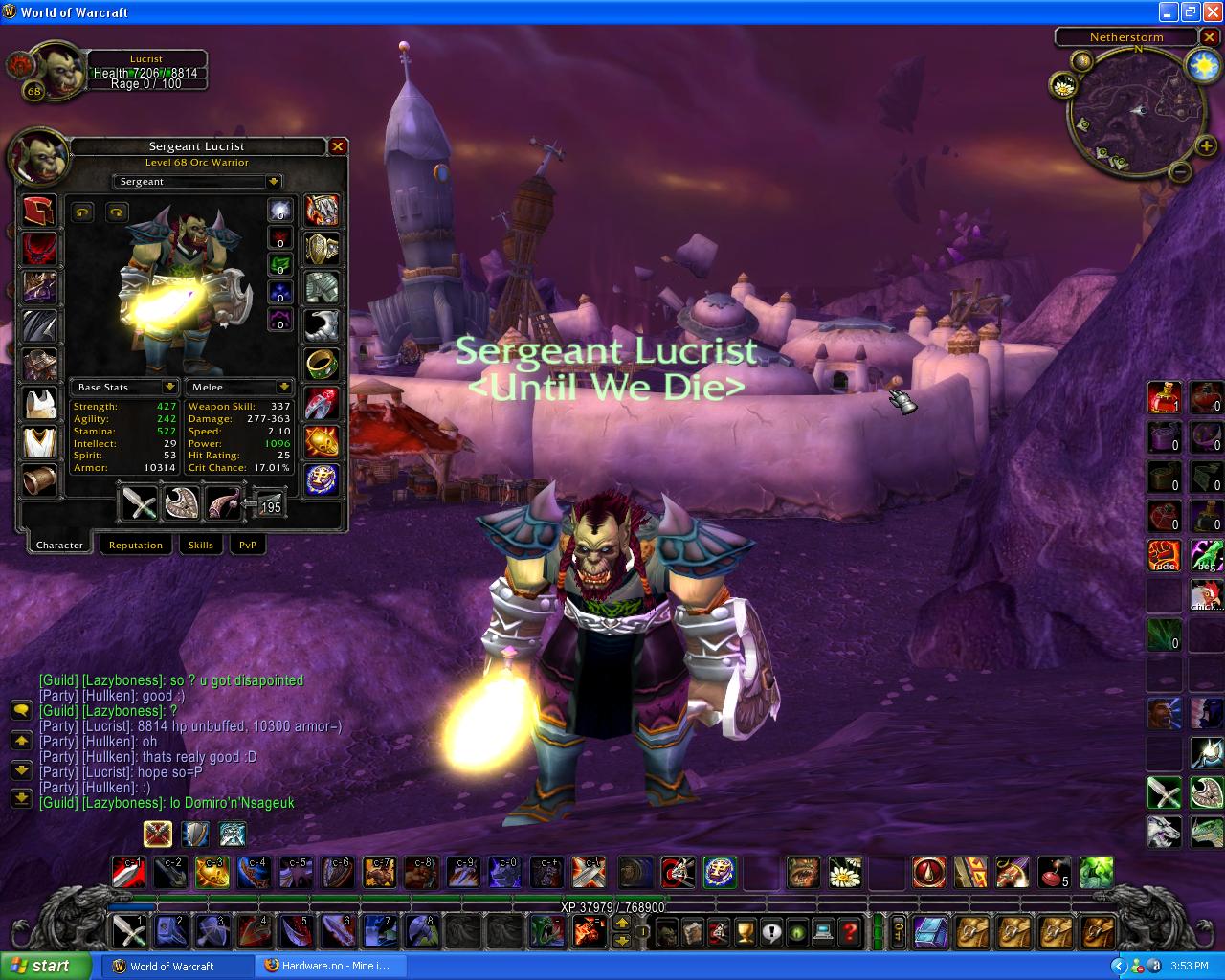Screen dimensions: 1225x980
Task: Open the red question mark Help button
Action: click(x=849, y=930)
